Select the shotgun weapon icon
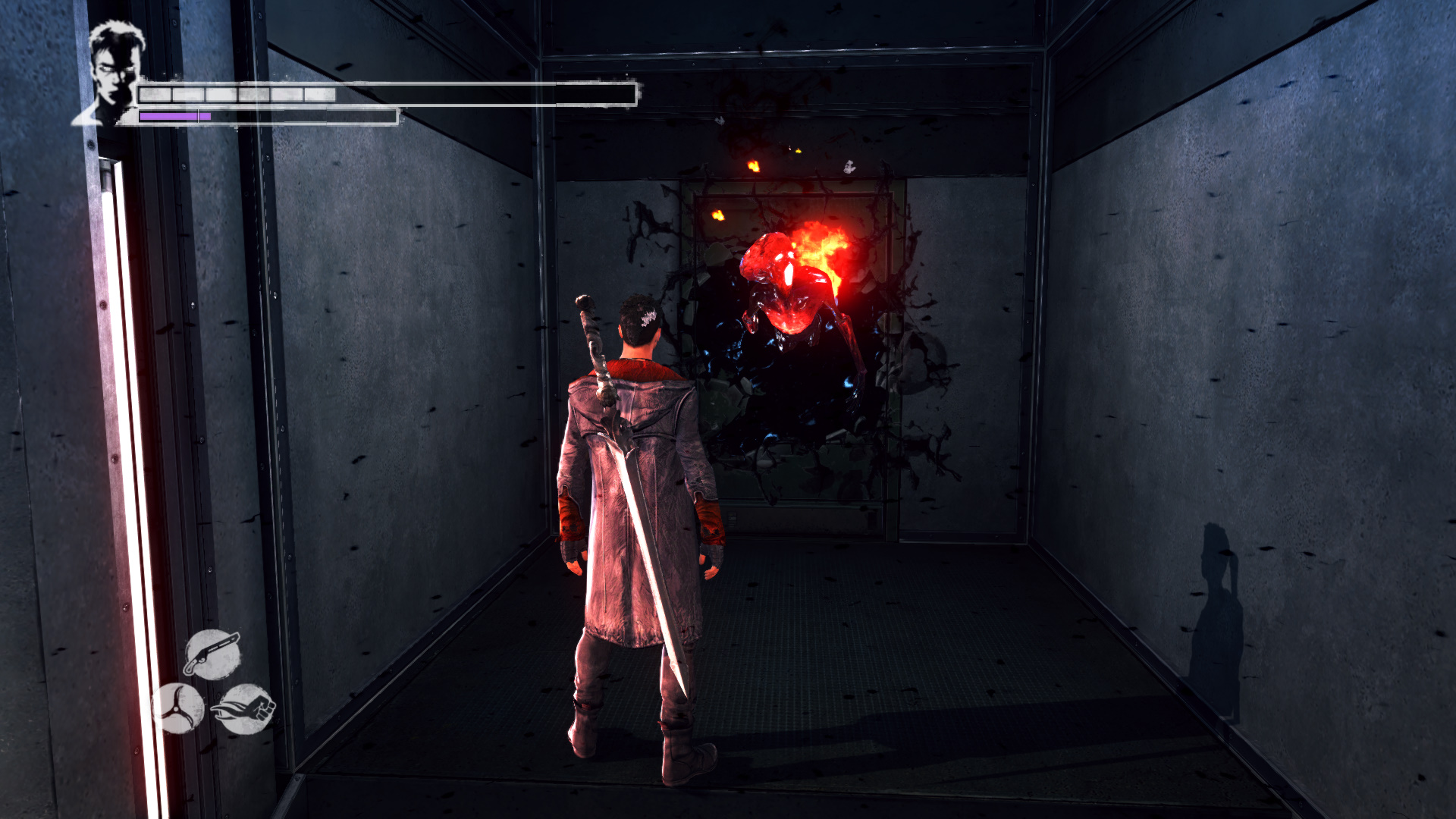 pos(212,654)
